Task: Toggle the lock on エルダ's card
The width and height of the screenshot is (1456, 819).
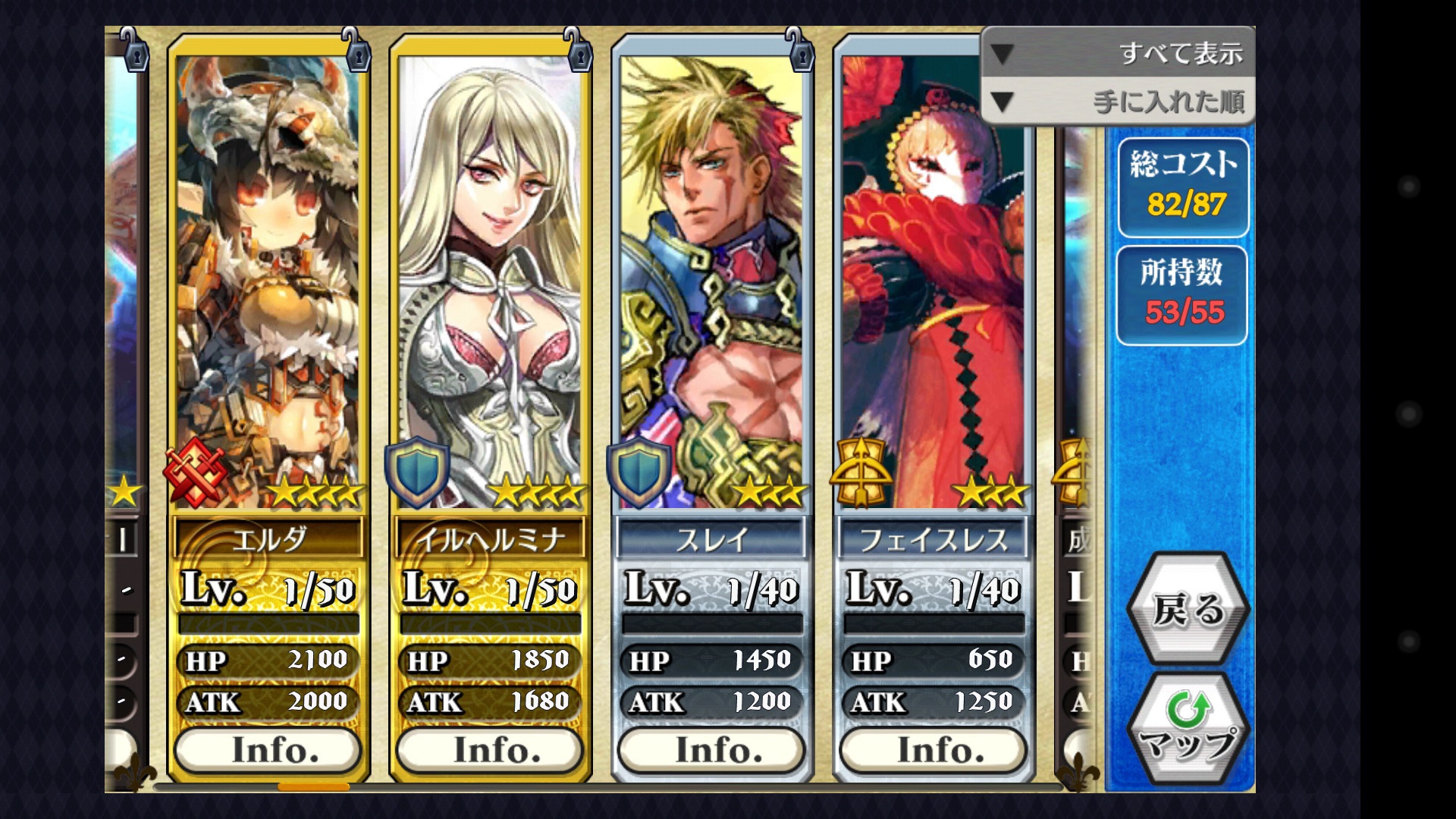Action: point(356,50)
